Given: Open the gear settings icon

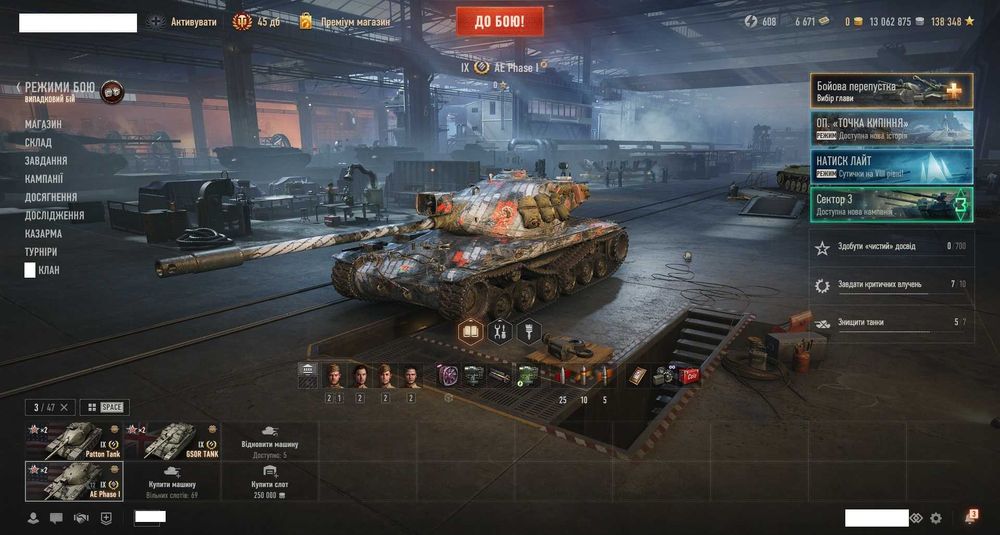Looking at the screenshot, I should [936, 518].
